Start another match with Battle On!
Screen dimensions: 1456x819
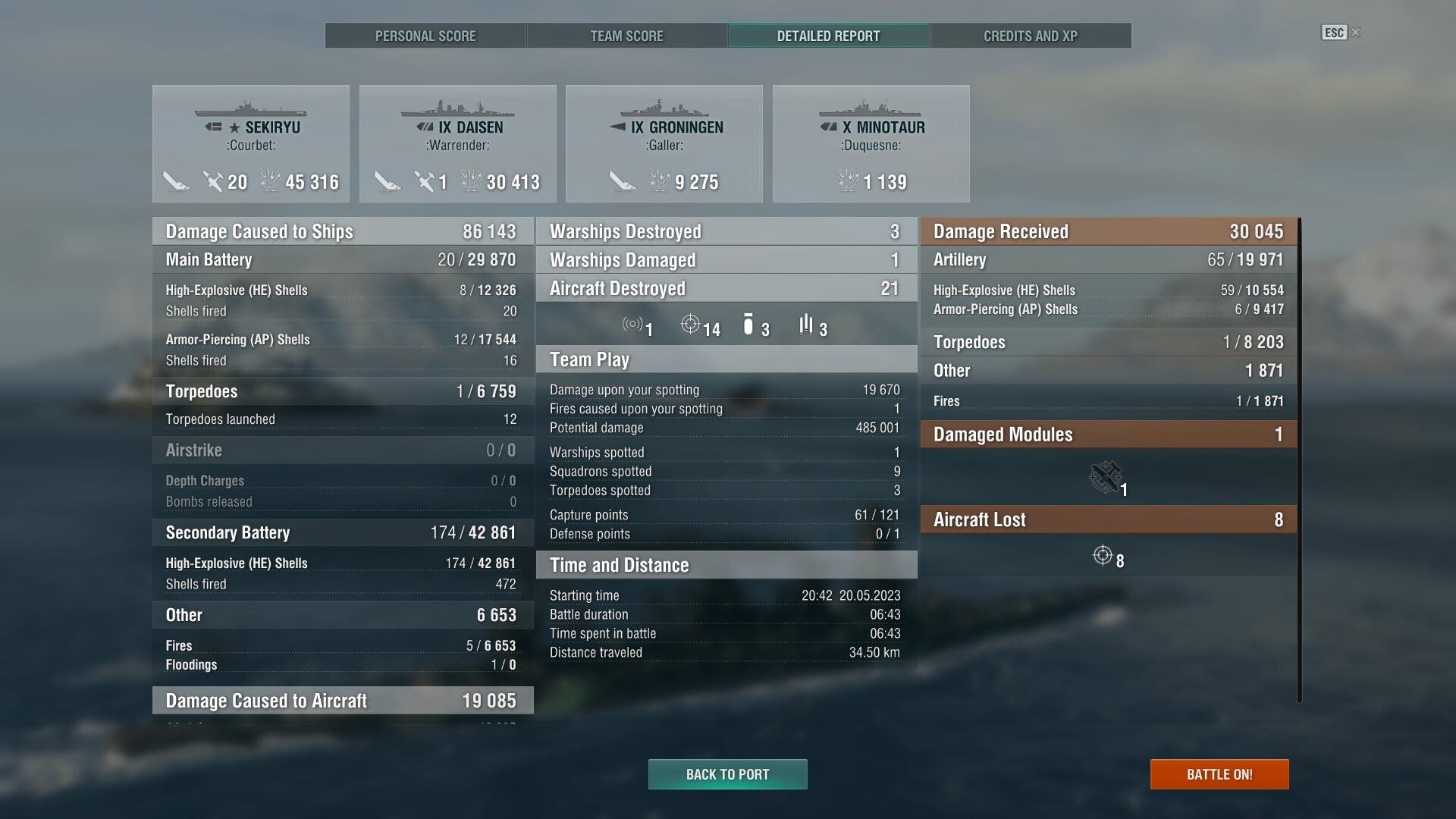click(1219, 774)
